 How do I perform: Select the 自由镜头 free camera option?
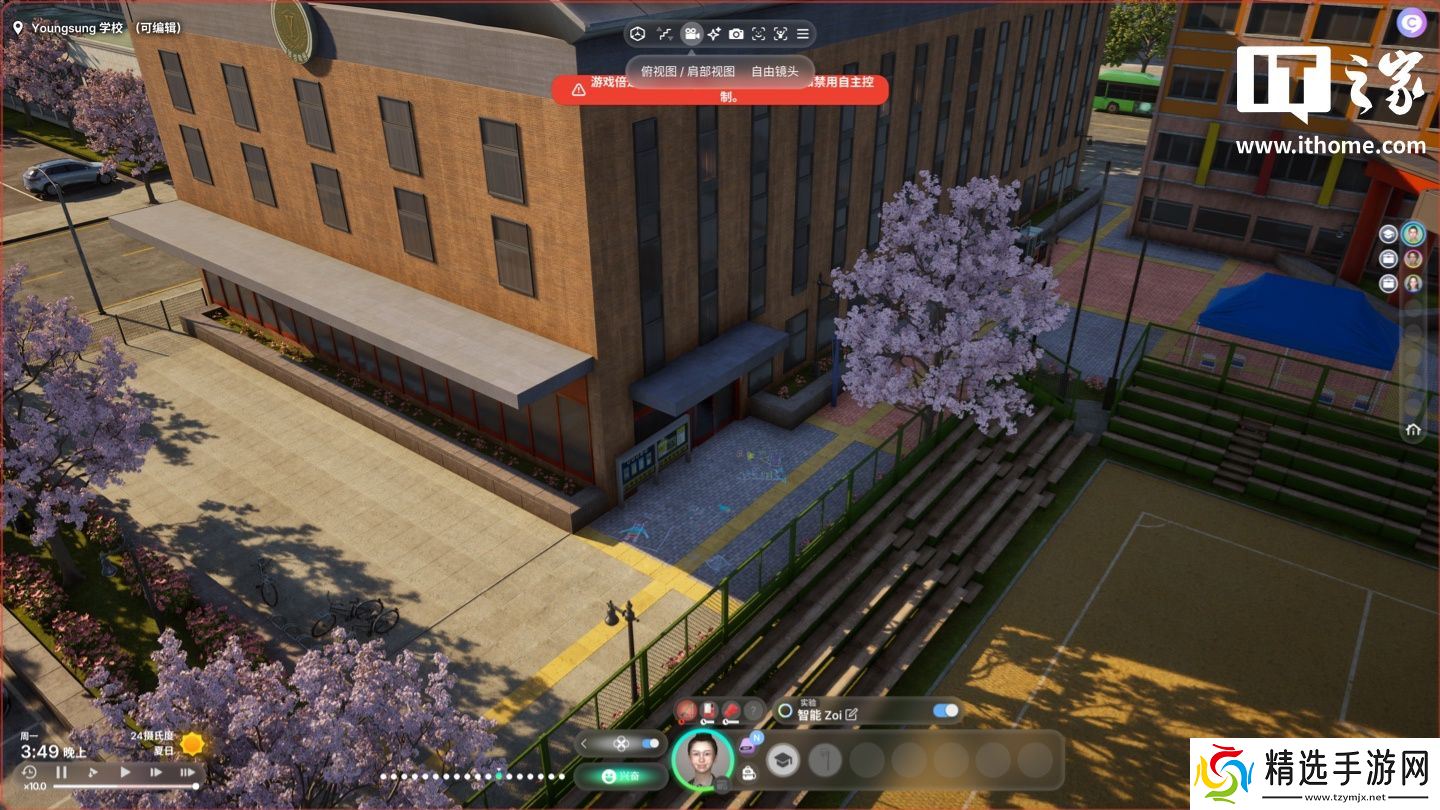click(775, 72)
